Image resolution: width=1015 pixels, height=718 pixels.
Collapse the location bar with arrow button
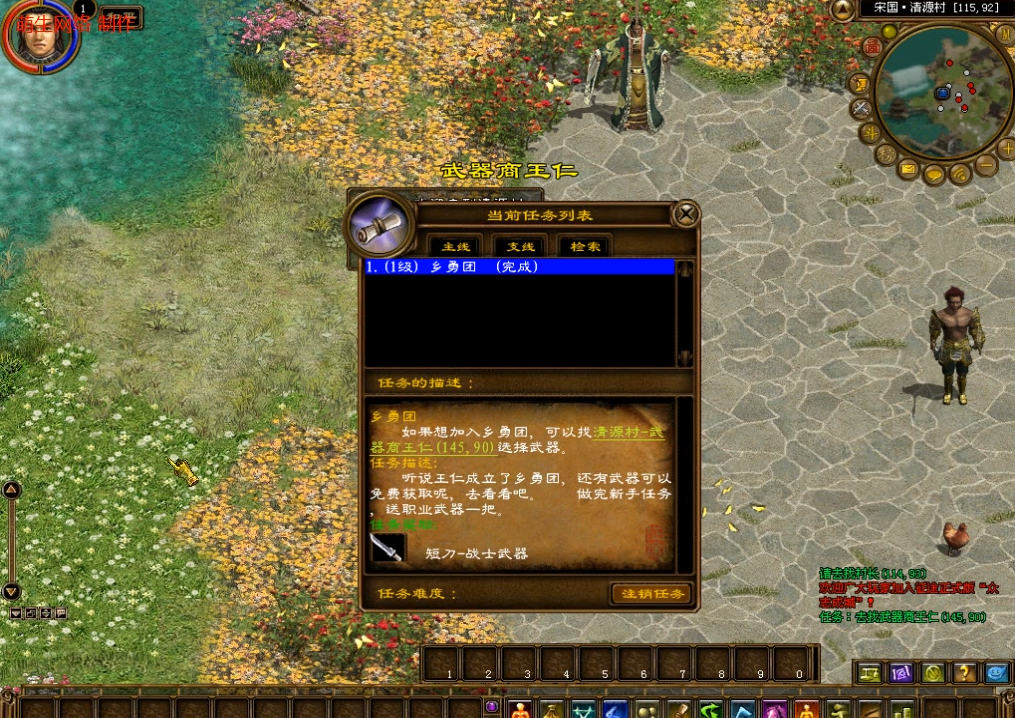[843, 8]
